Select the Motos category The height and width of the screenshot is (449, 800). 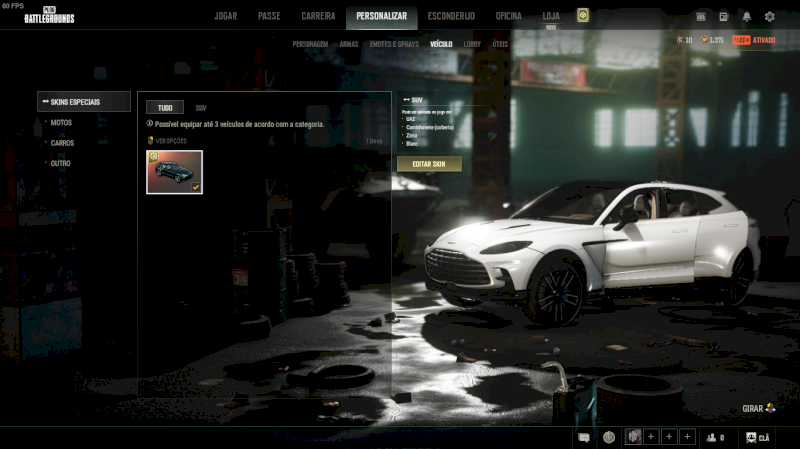[61, 122]
